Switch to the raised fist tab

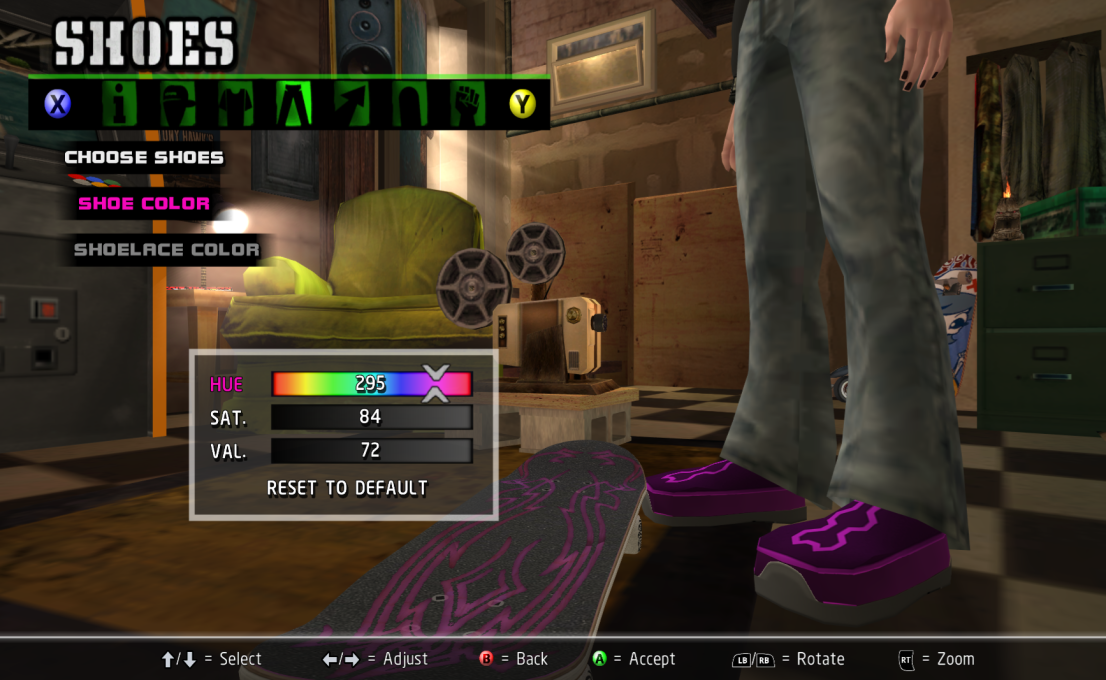coord(466,103)
